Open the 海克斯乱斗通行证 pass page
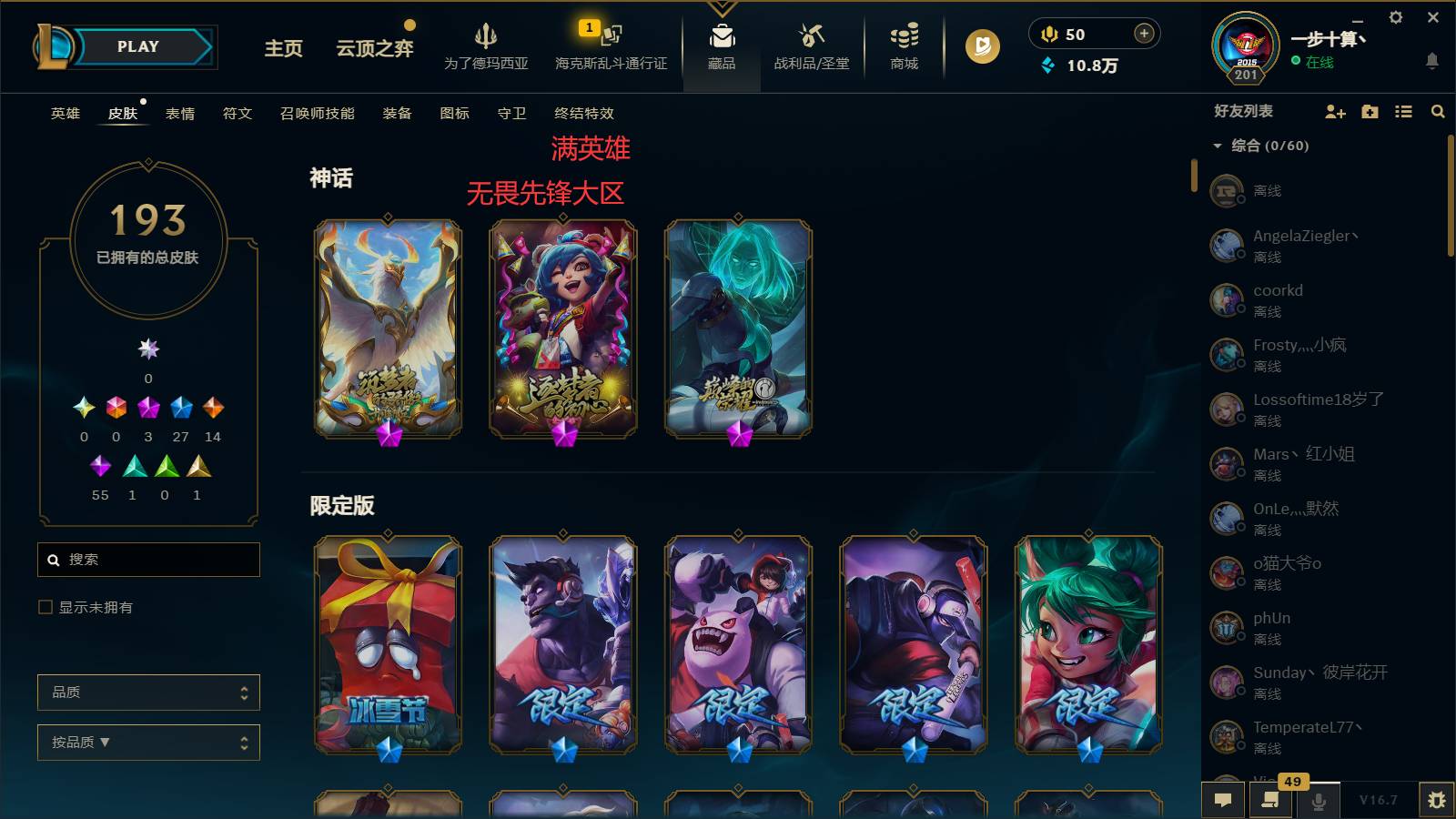The width and height of the screenshot is (1456, 819). (x=612, y=47)
